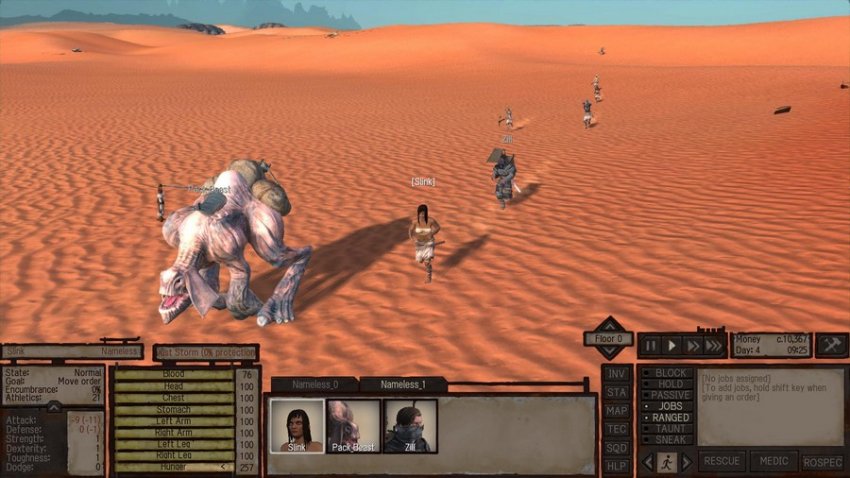The height and width of the screenshot is (478, 850).
Task: Toggle the HOLD order
Action: (x=666, y=384)
